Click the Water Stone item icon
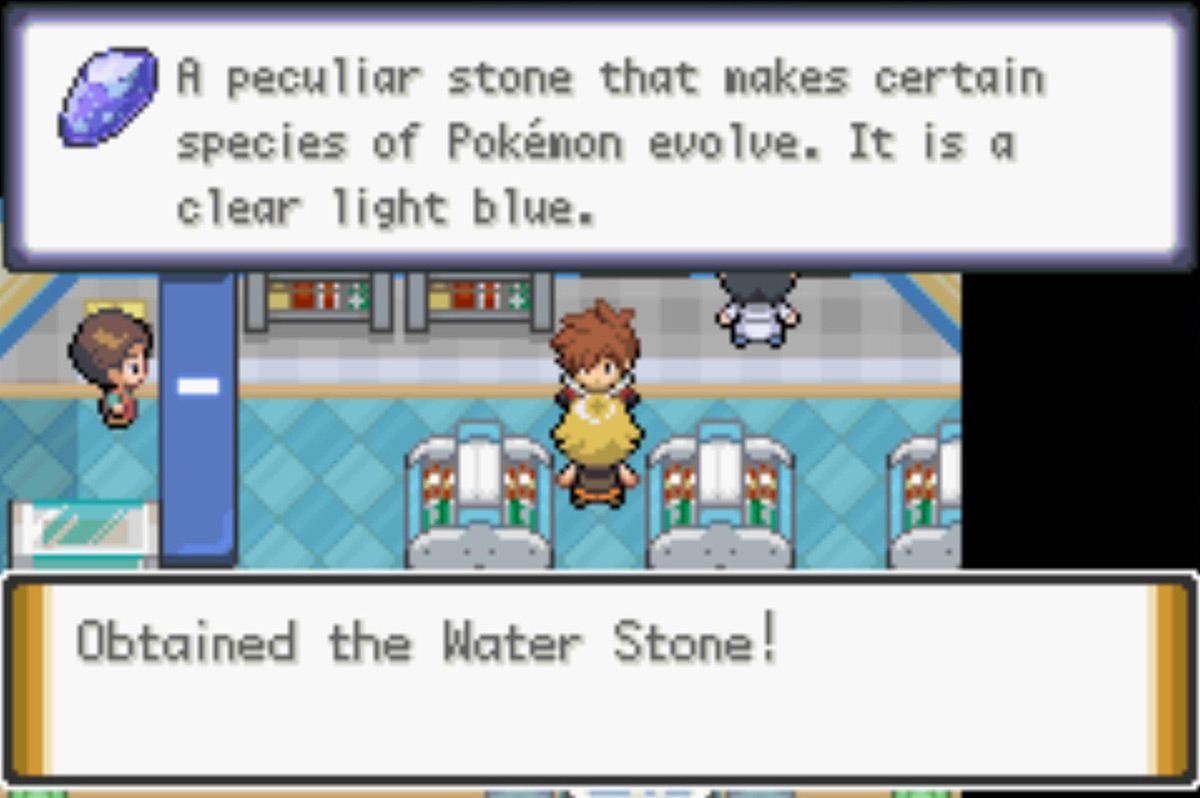This screenshot has height=798, width=1200. (x=107, y=96)
